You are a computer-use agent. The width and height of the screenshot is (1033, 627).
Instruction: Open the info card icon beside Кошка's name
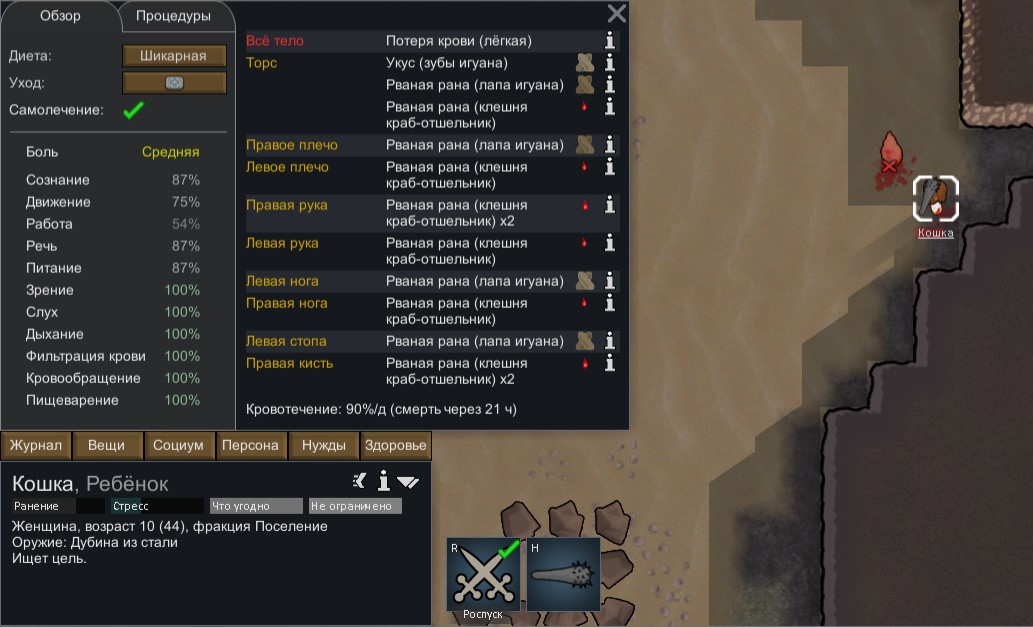pos(383,482)
